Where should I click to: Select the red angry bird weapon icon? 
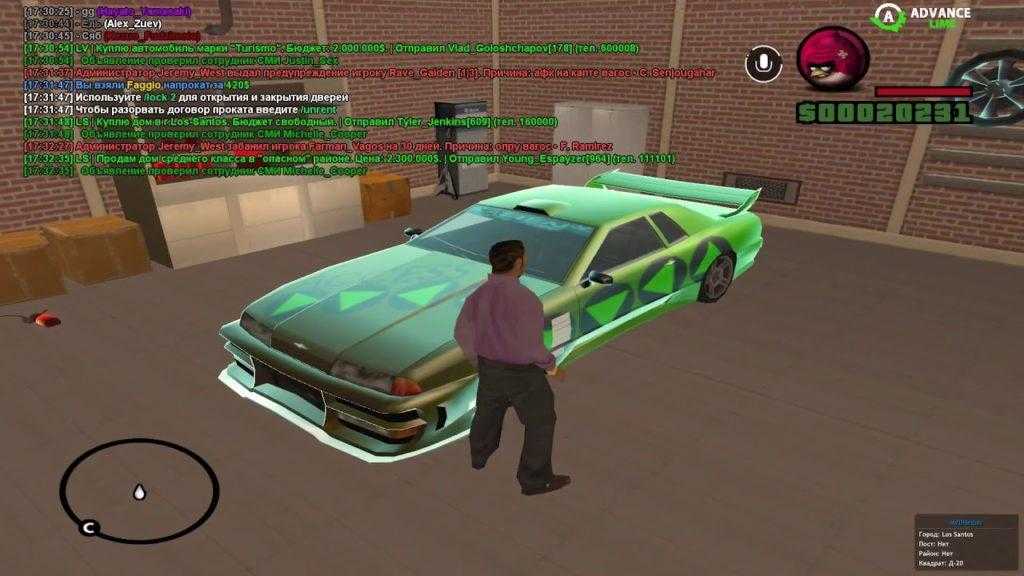pyautogui.click(x=833, y=59)
